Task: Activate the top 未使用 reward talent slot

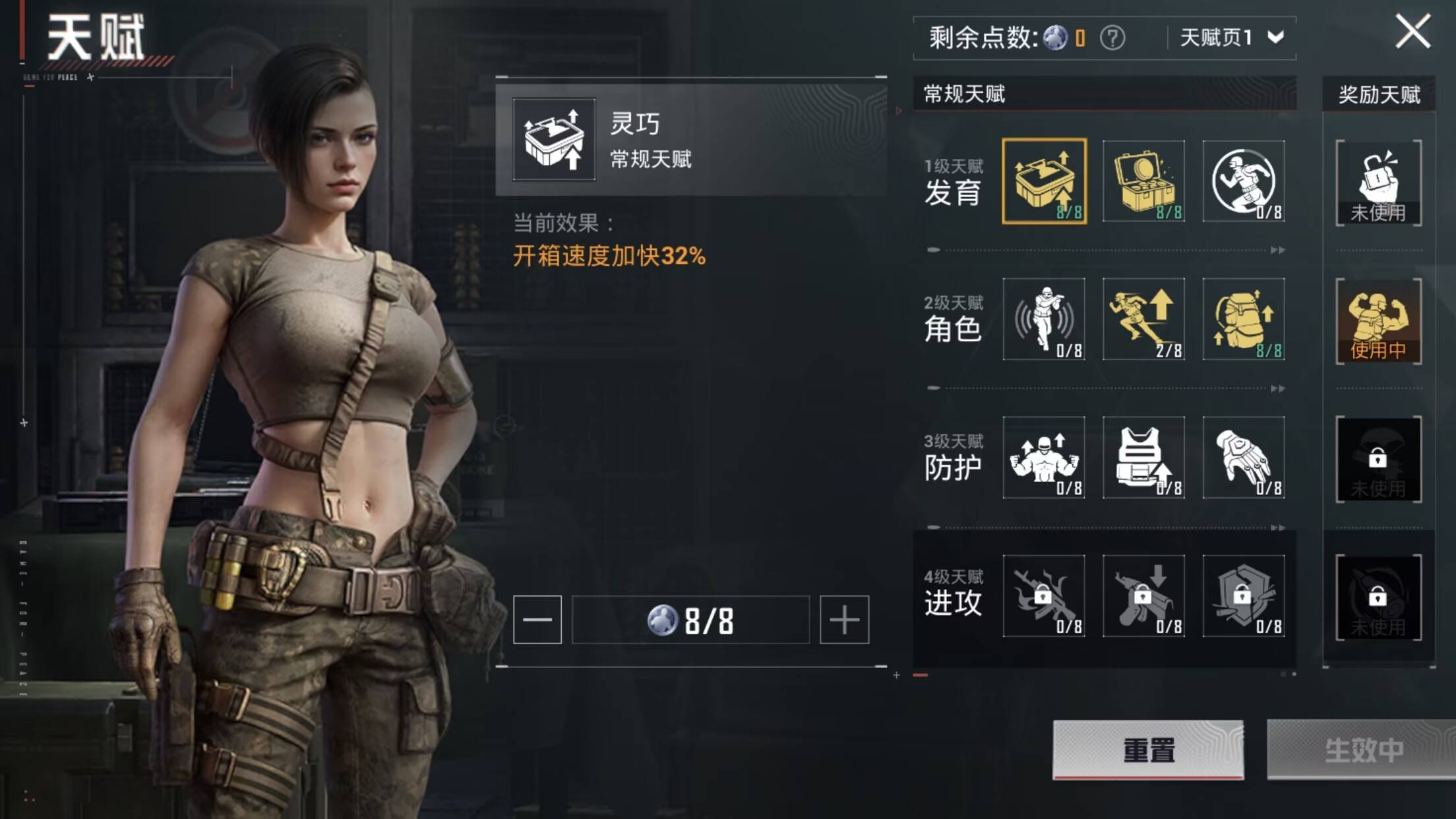Action: 1378,183
